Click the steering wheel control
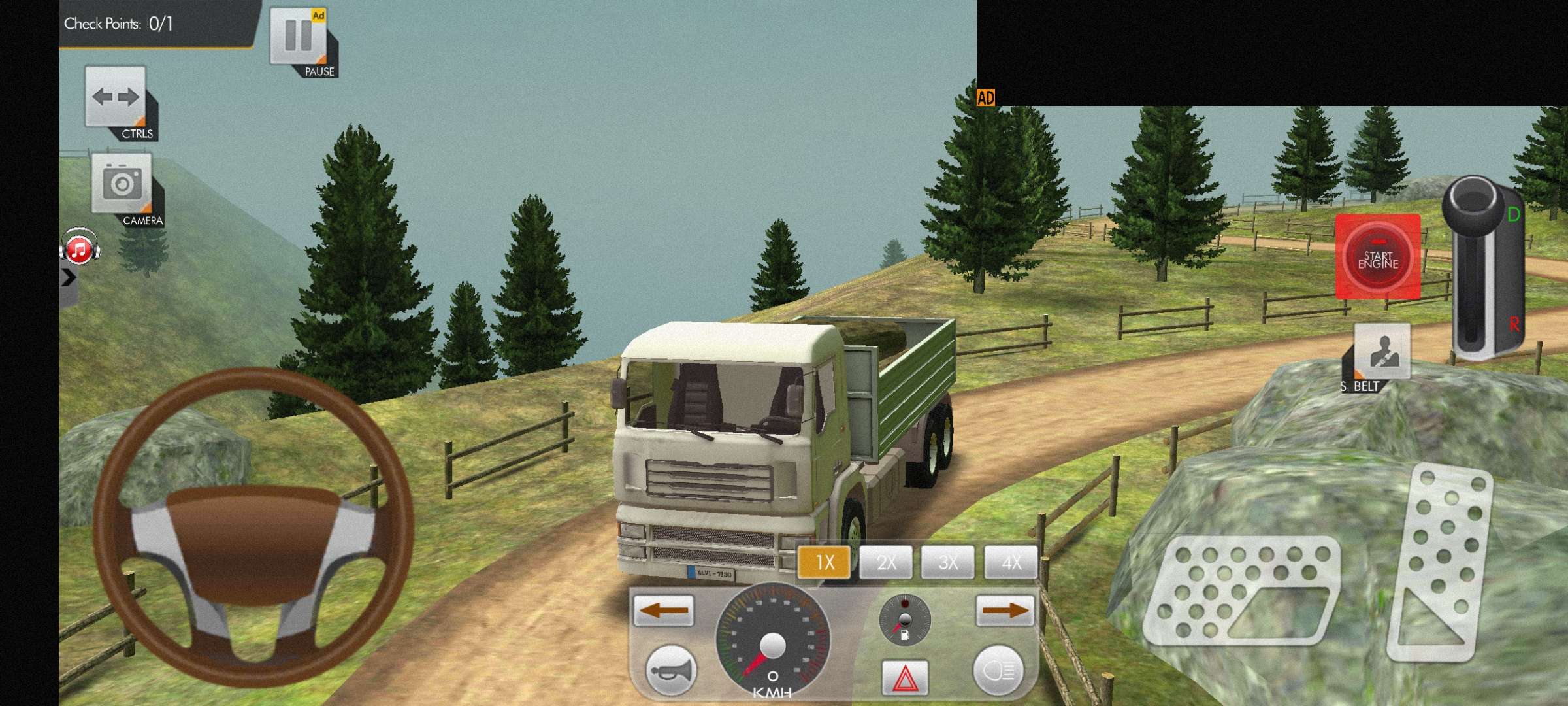1568x706 pixels. click(x=253, y=527)
